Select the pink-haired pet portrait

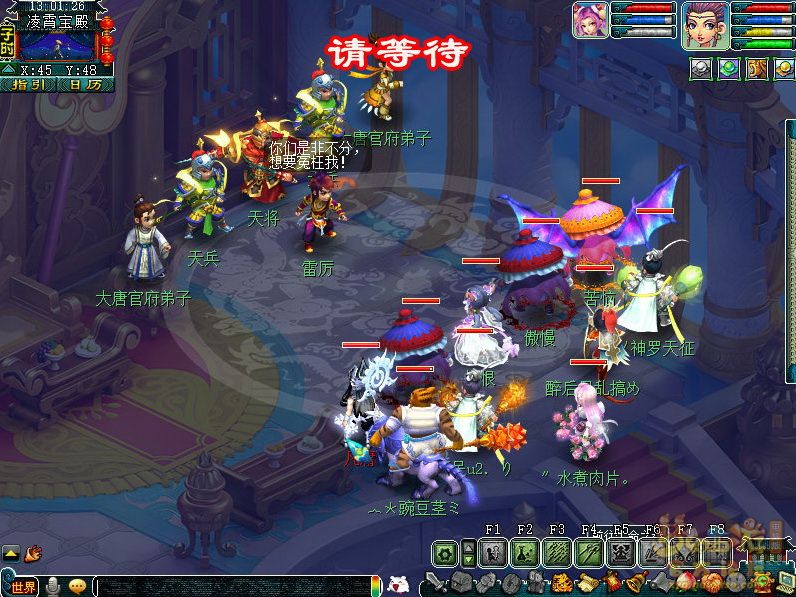pyautogui.click(x=589, y=22)
